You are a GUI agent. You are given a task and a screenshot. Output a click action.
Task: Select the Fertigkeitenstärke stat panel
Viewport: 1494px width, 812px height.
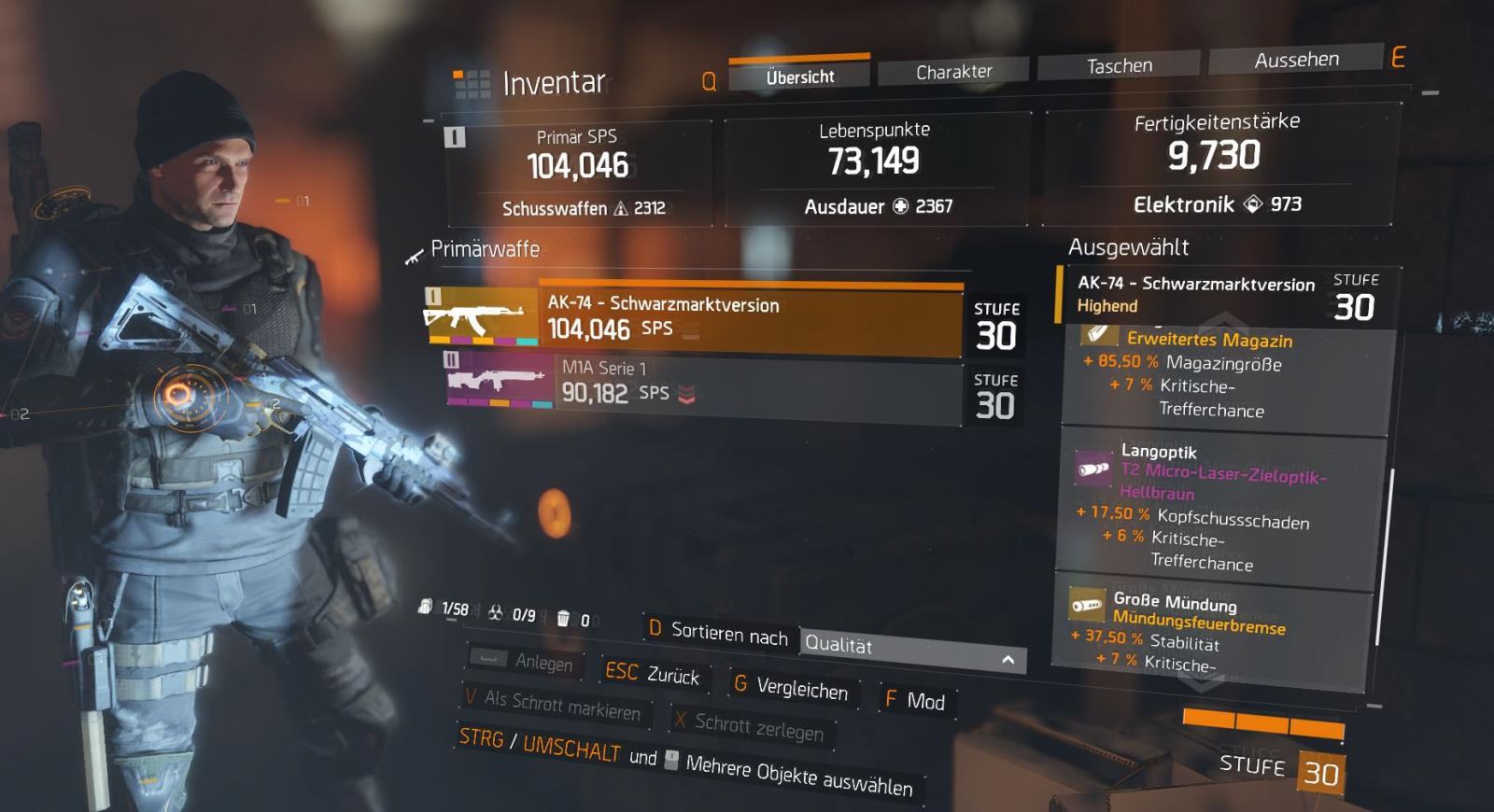click(1218, 163)
